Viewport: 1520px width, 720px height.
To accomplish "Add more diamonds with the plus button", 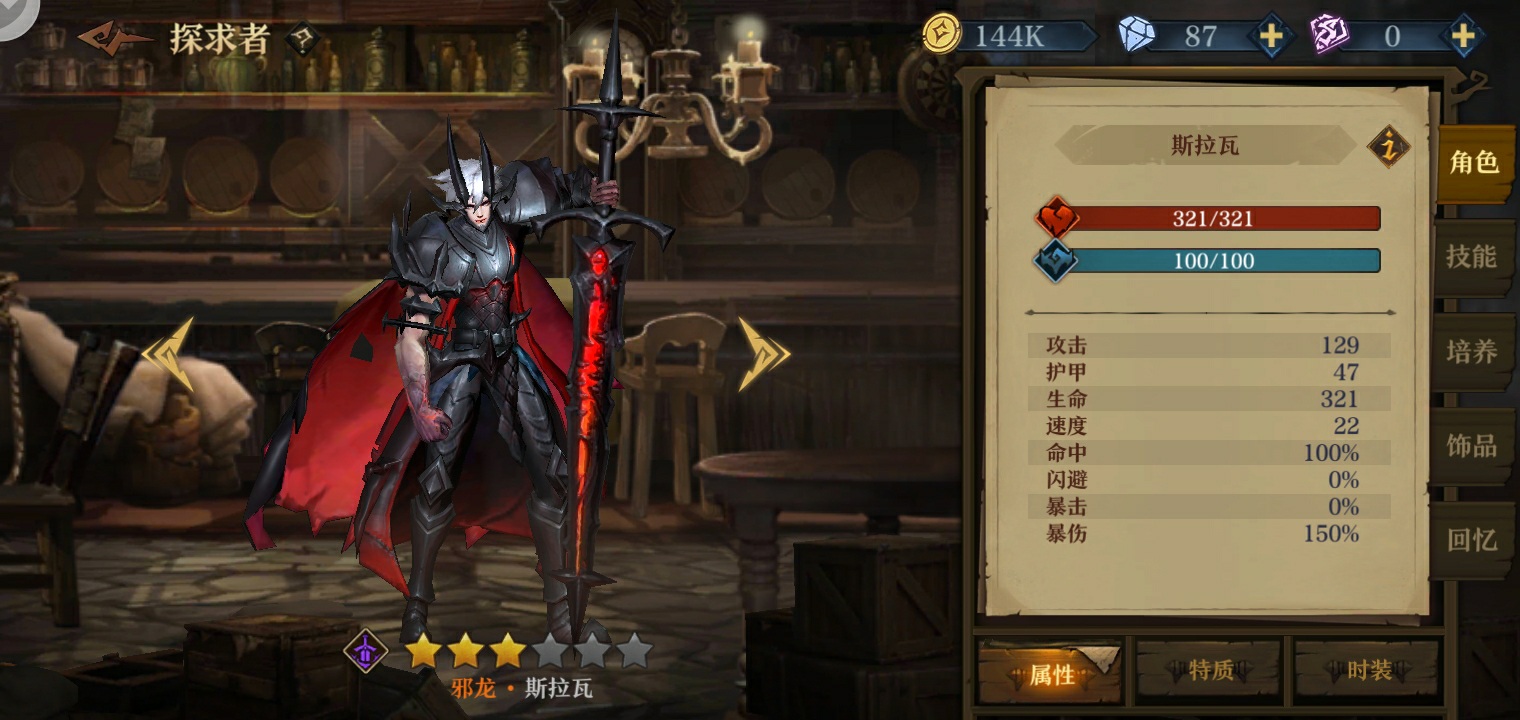I will pyautogui.click(x=1270, y=37).
